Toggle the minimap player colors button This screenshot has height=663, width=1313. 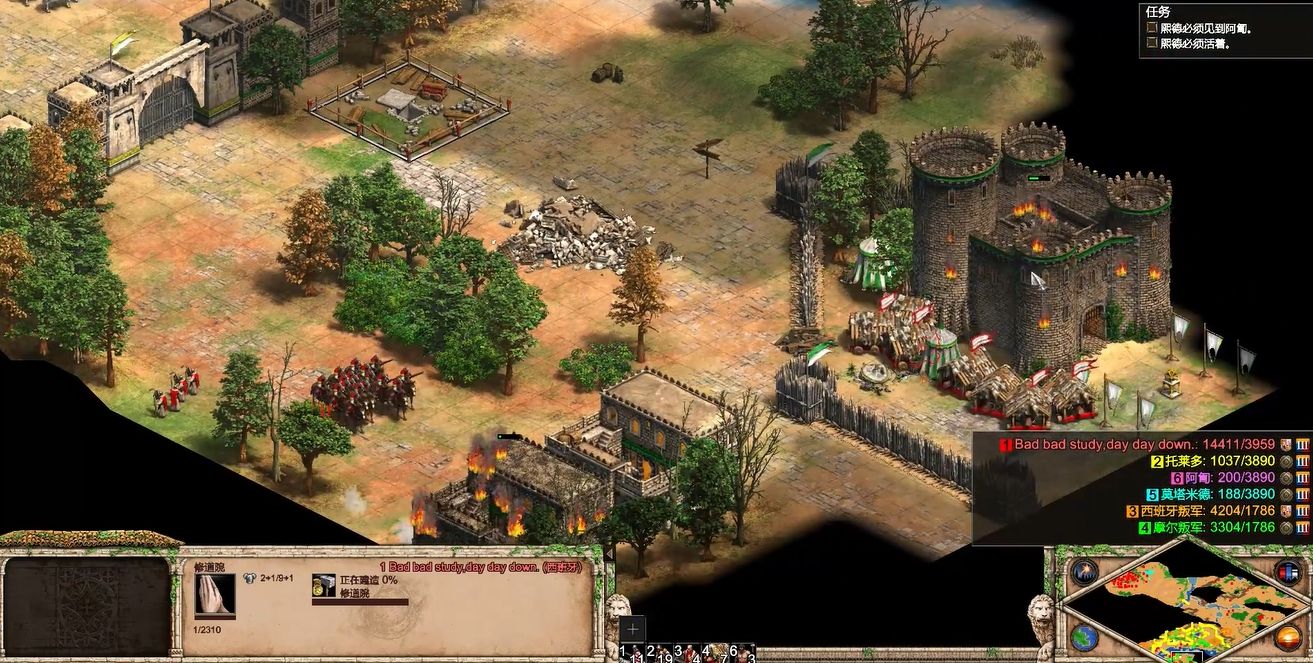pyautogui.click(x=1288, y=573)
